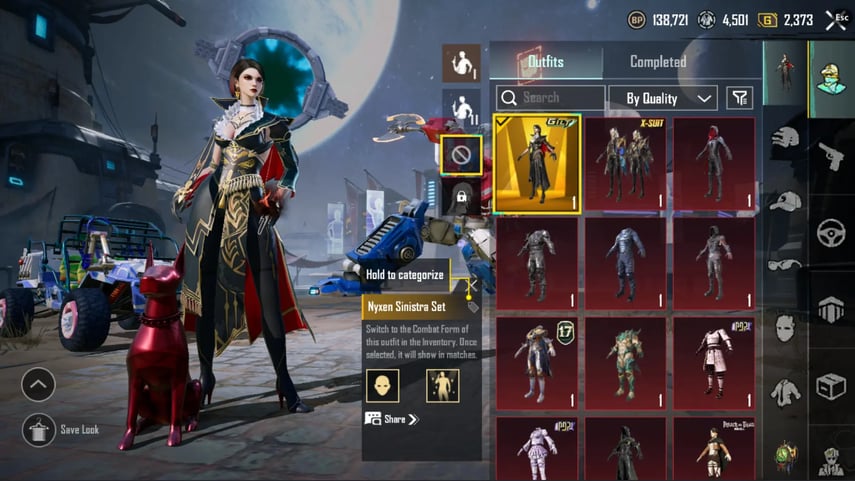Click the round up-arrow button
The image size is (855, 481).
click(x=38, y=384)
